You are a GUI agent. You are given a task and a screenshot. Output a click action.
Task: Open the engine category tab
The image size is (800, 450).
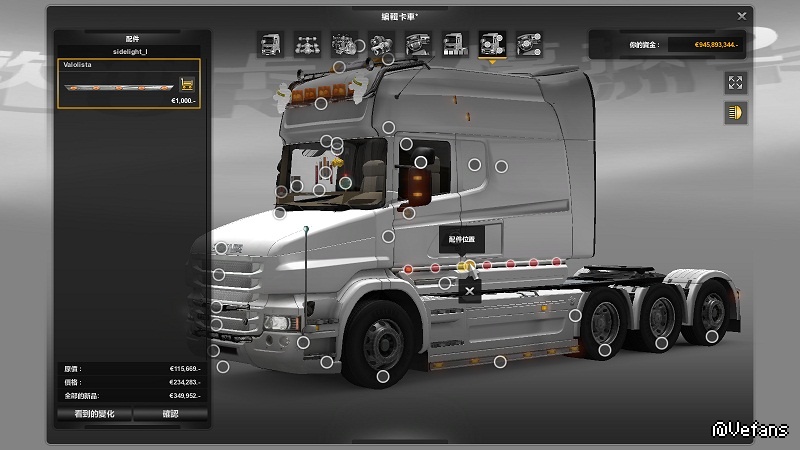(x=344, y=44)
